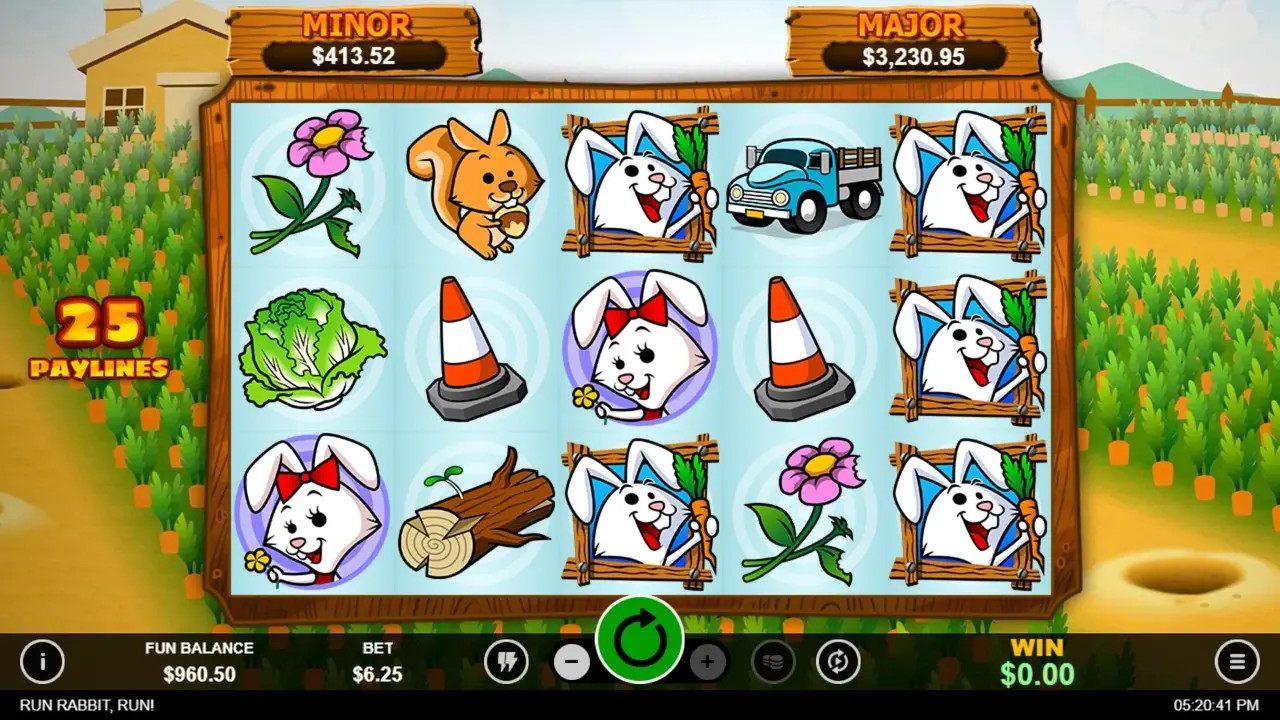Screen dimensions: 1280x720
Task: Spin the reels with the green button
Action: point(640,640)
